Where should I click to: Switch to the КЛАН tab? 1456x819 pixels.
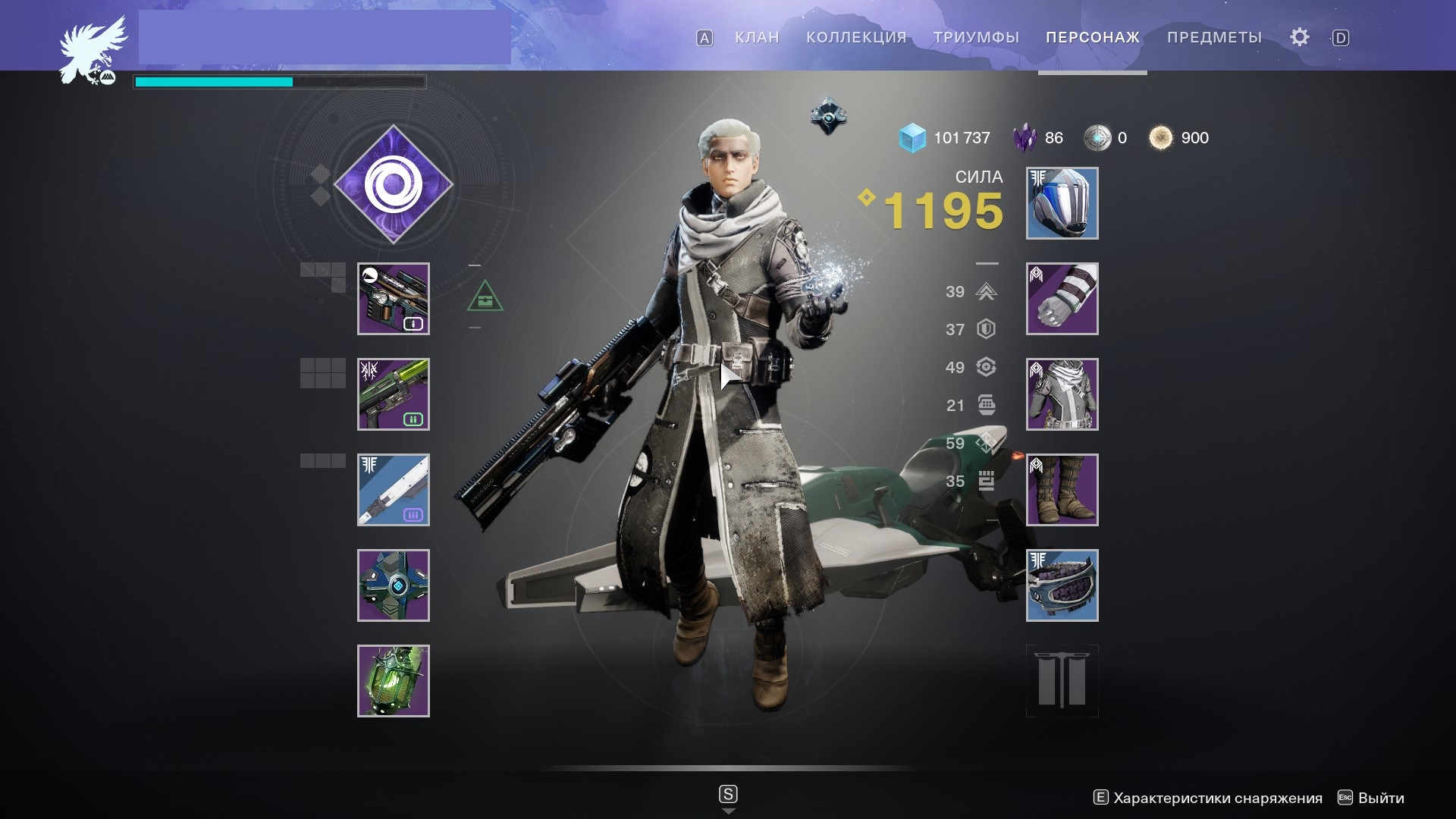pos(757,37)
